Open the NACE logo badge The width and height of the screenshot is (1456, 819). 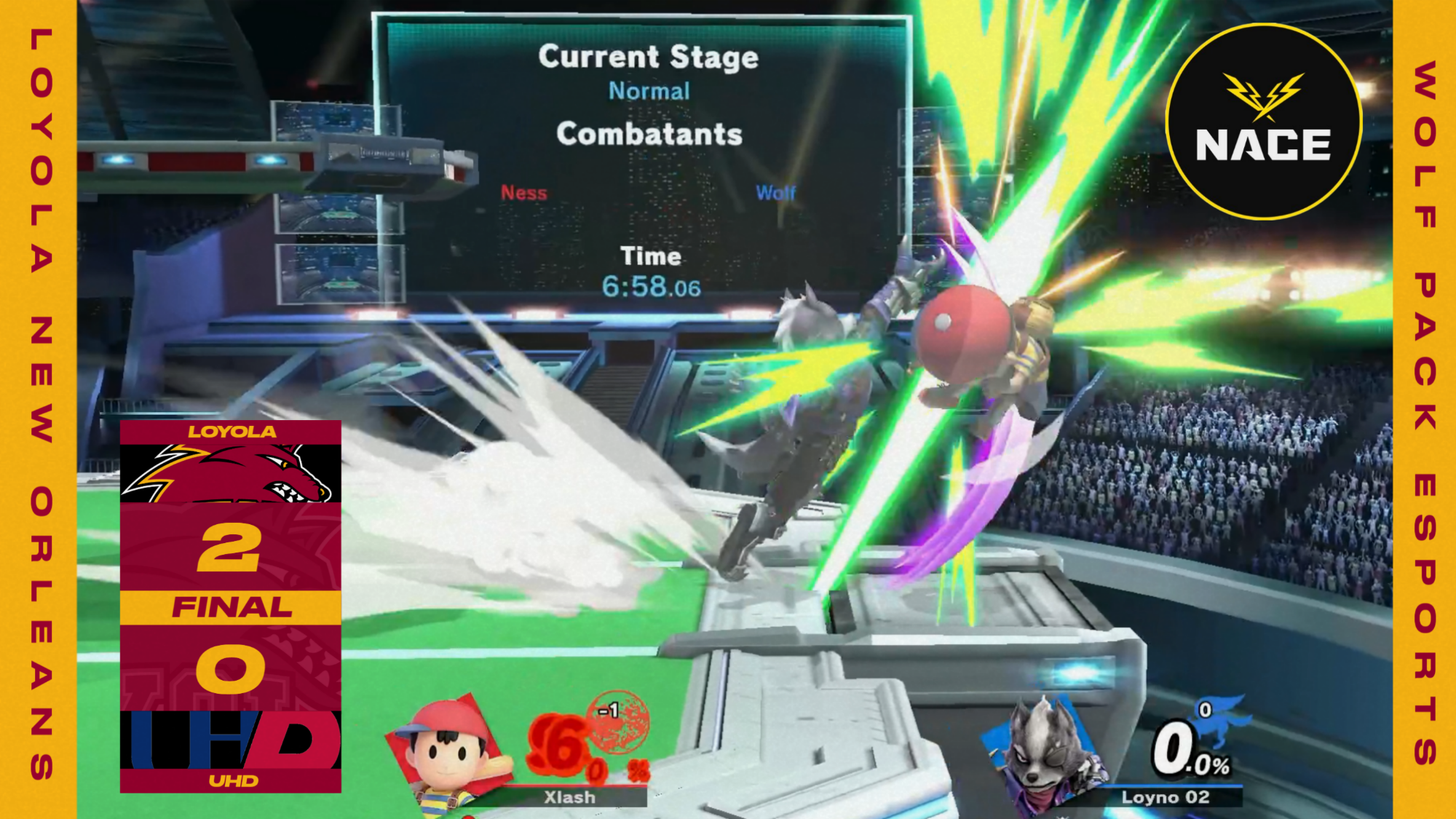(x=1263, y=122)
